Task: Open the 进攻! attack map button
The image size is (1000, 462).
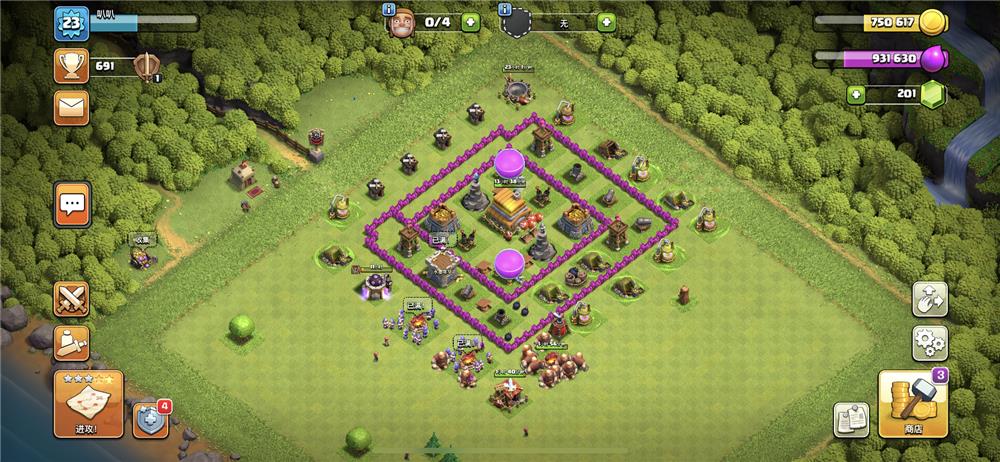Action: (x=88, y=403)
